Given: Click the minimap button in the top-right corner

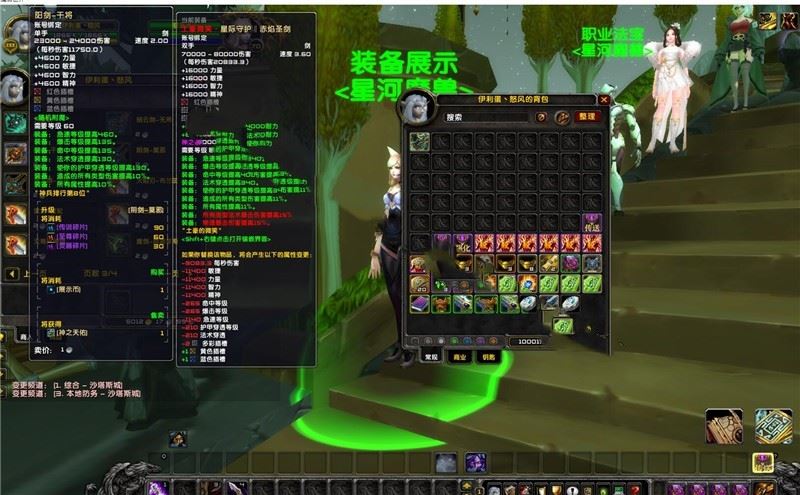Looking at the screenshot, I should 768,20.
